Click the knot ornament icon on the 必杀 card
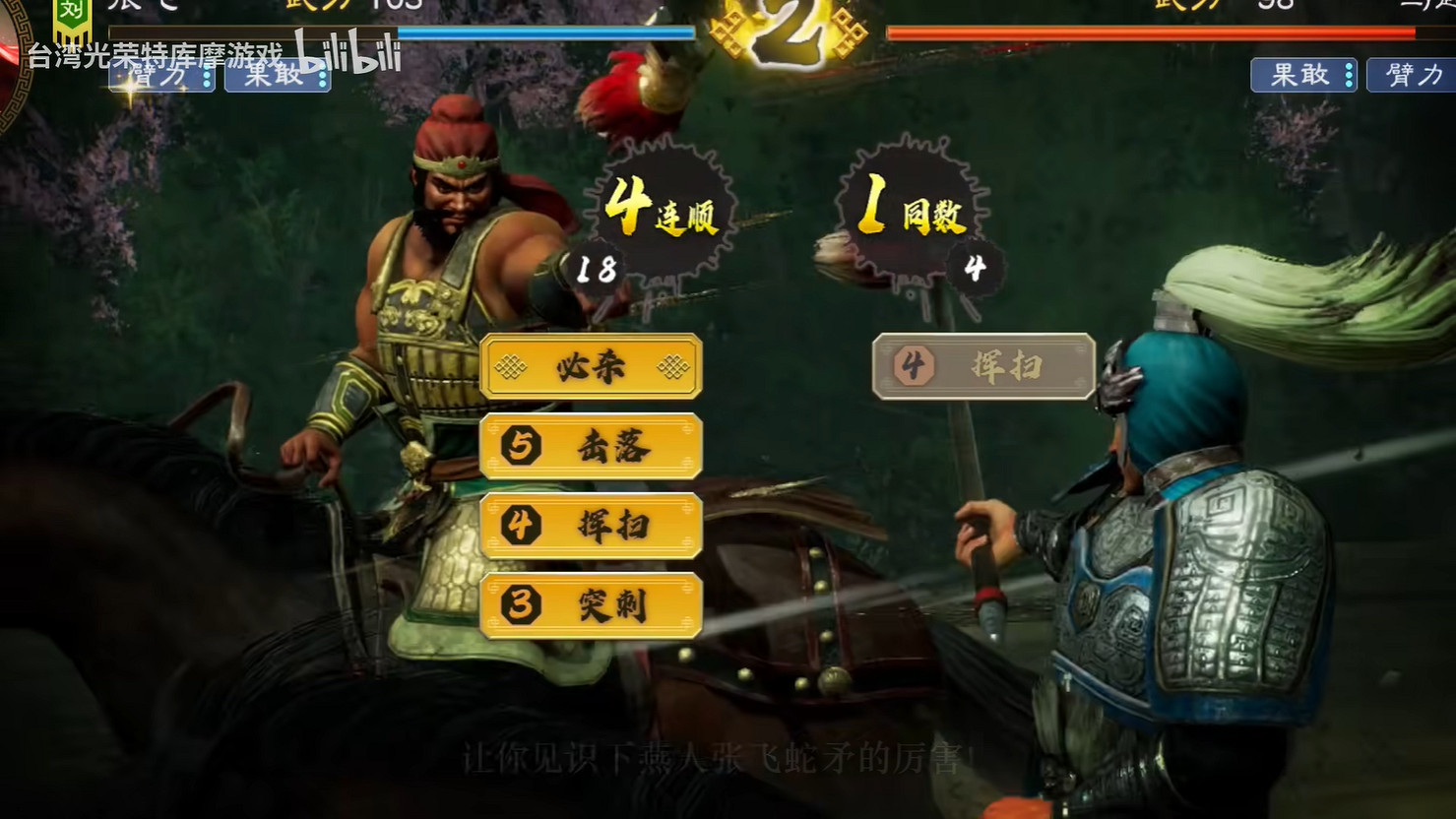Viewport: 1456px width, 819px height. [x=510, y=365]
